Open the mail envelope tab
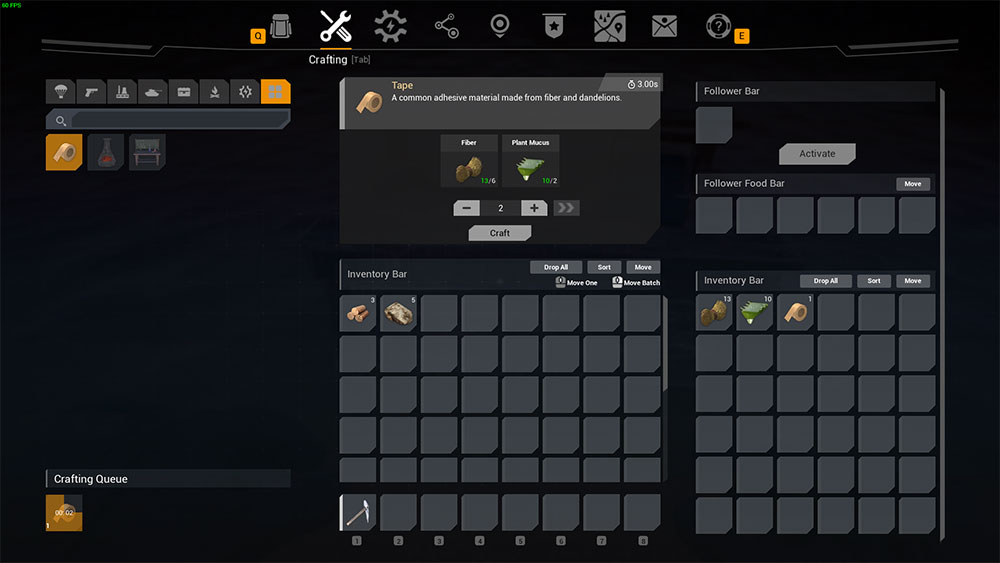1000x563 pixels. coord(664,26)
